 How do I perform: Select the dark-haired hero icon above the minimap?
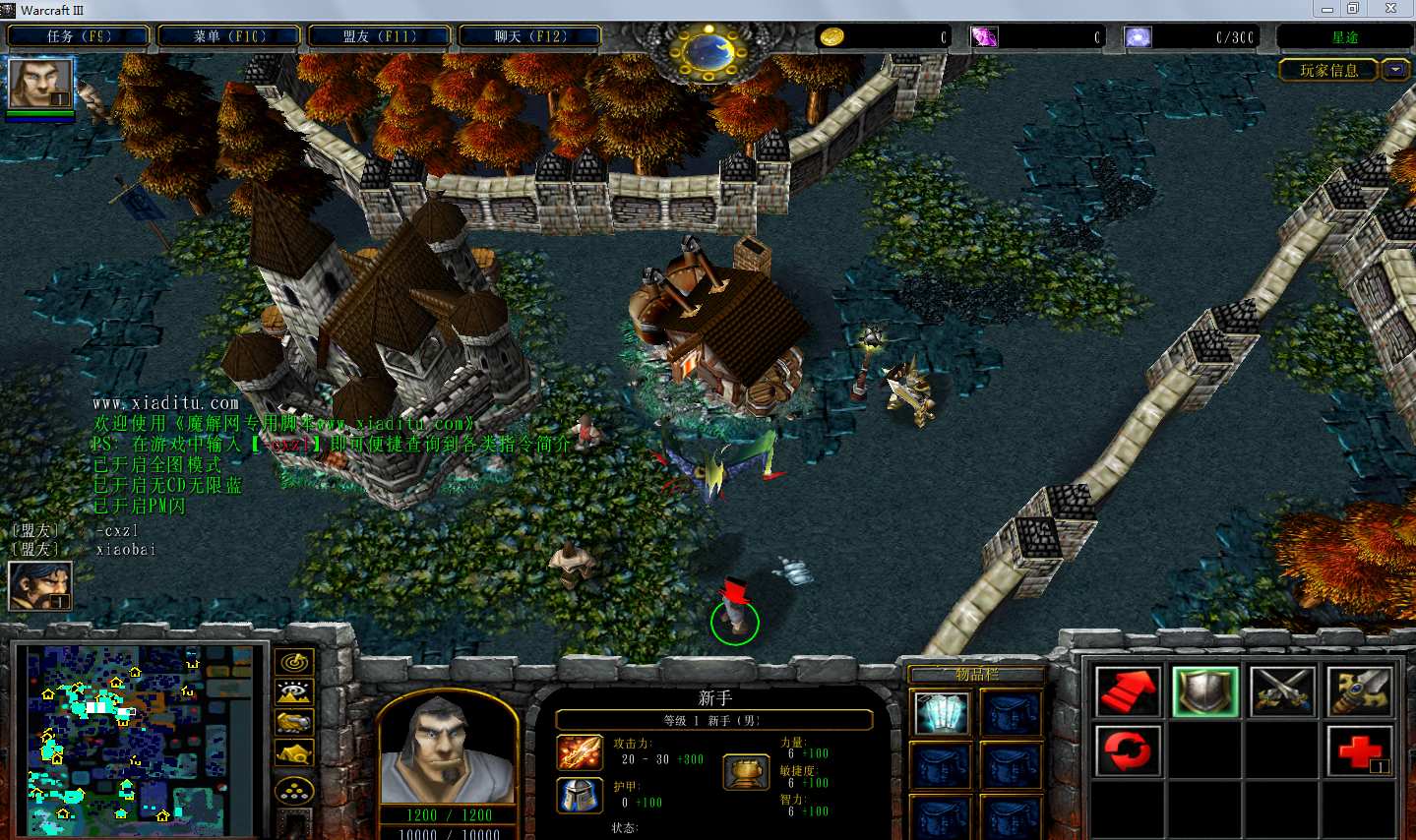[39, 586]
